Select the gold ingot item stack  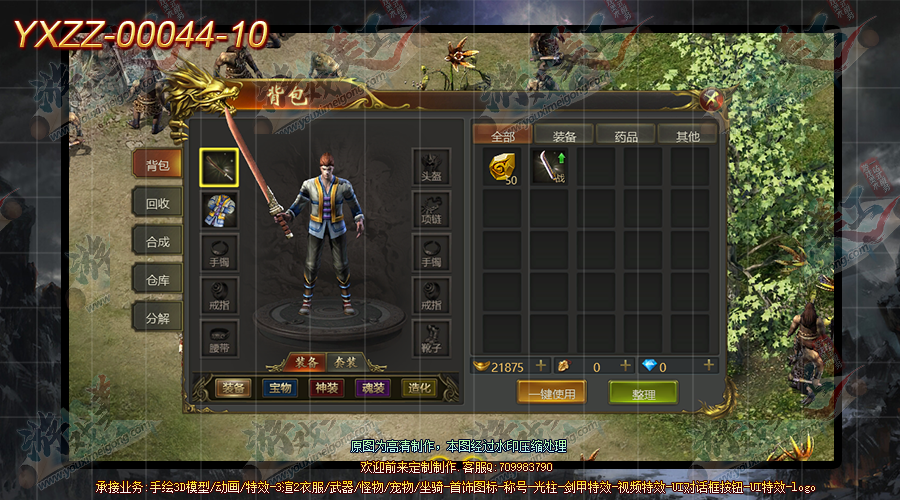click(x=502, y=167)
